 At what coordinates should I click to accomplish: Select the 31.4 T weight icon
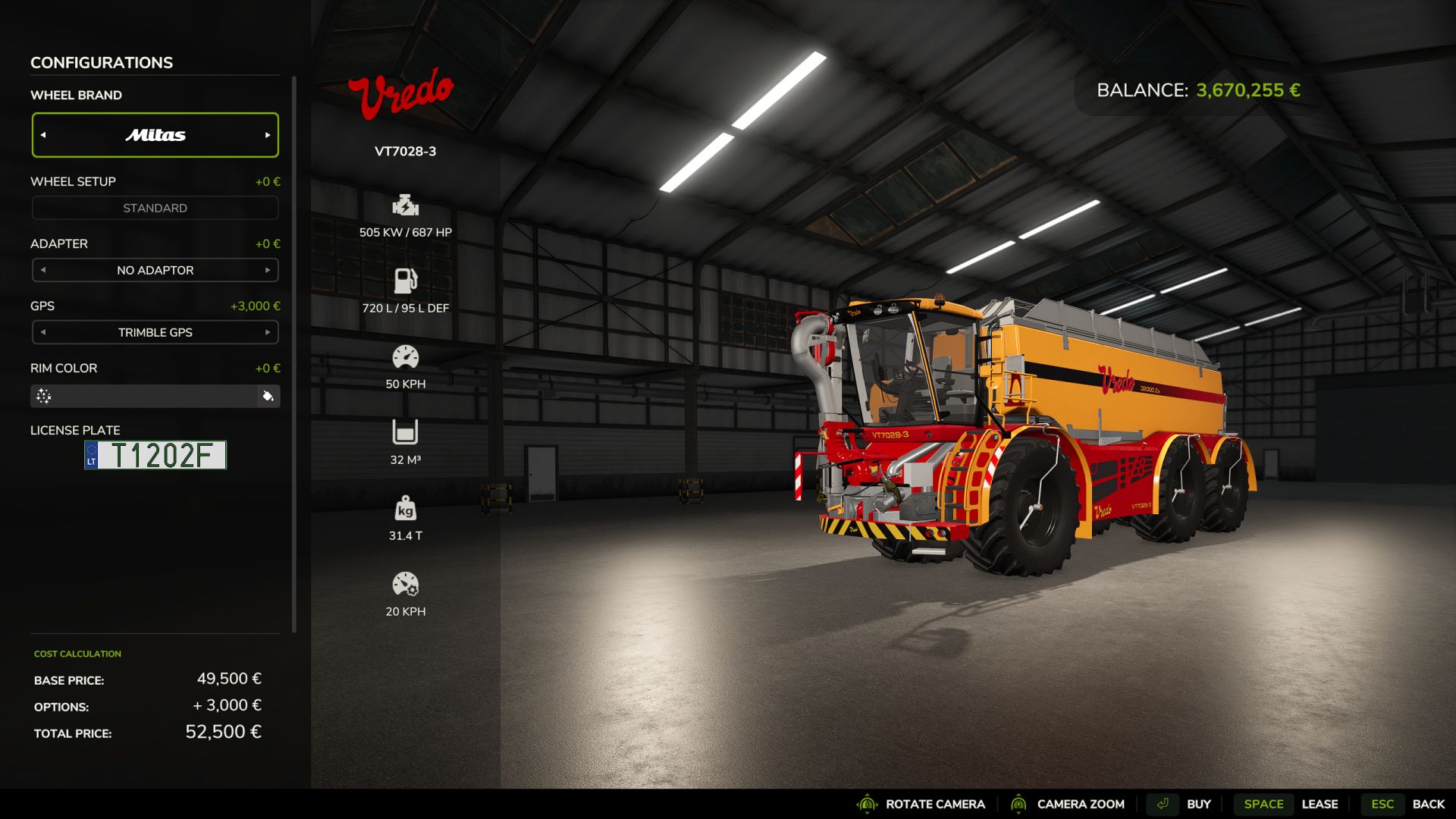(406, 508)
